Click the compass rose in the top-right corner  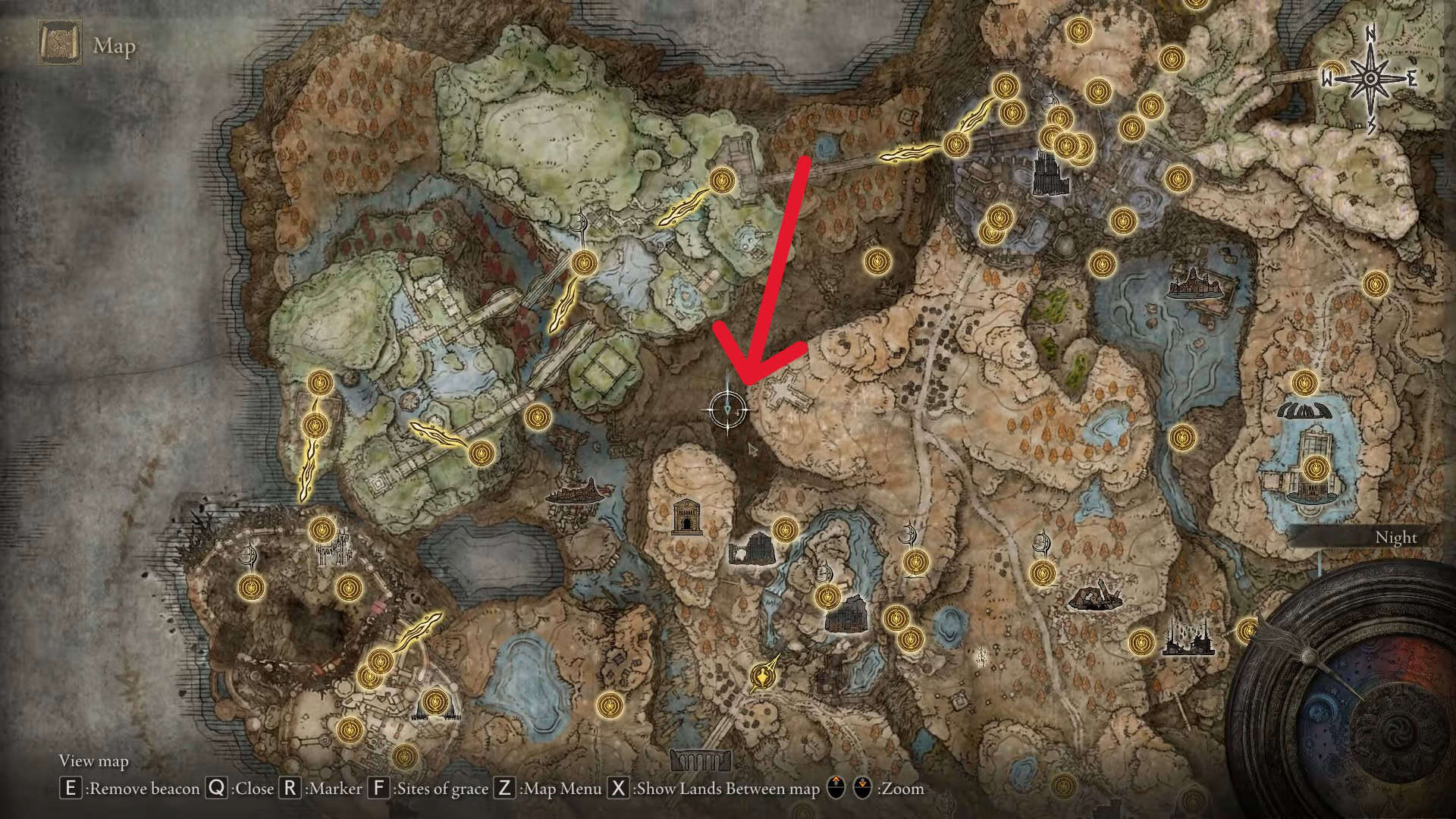pos(1369,76)
